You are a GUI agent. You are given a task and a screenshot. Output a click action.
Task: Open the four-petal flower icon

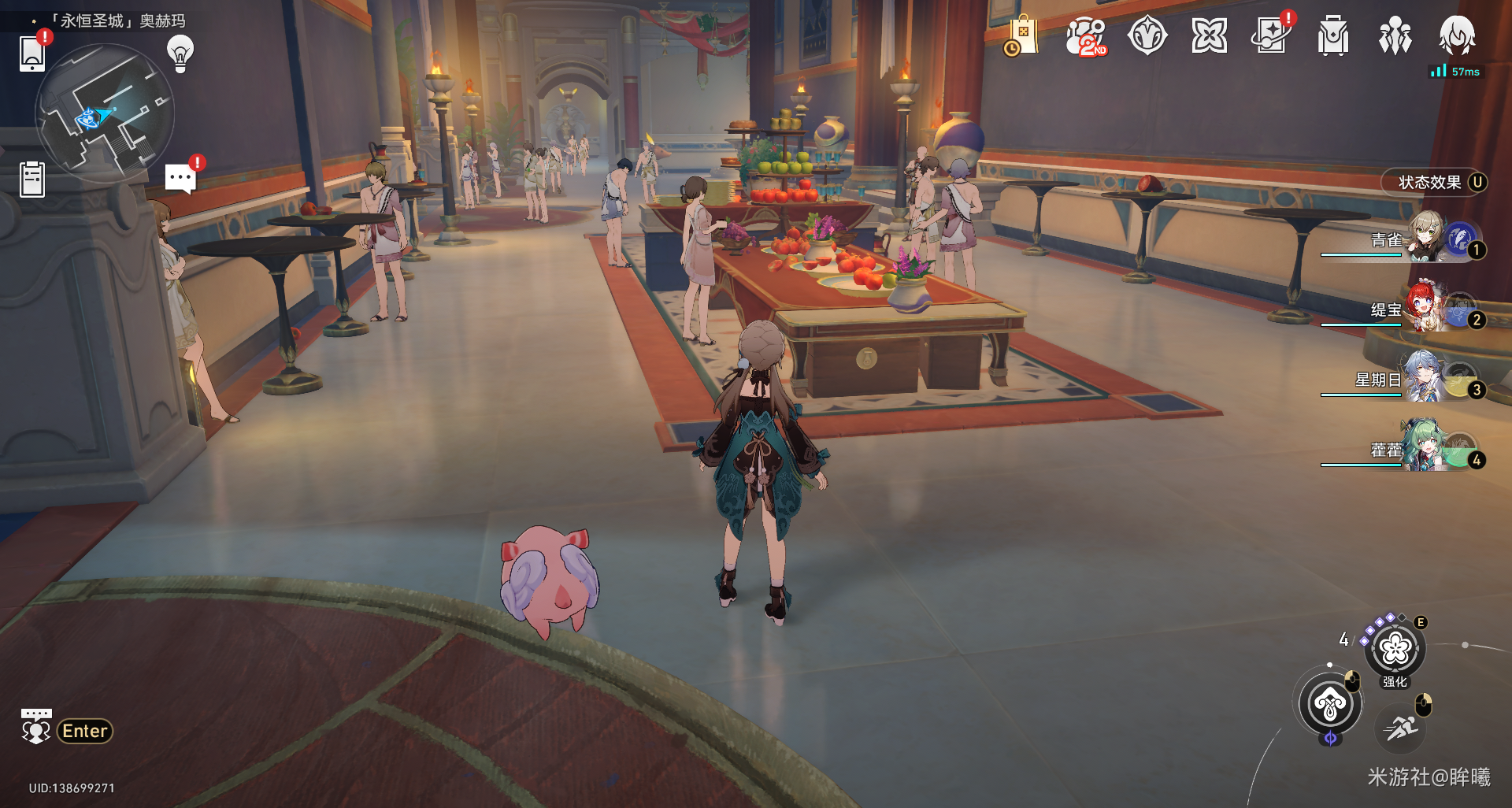point(1209,36)
